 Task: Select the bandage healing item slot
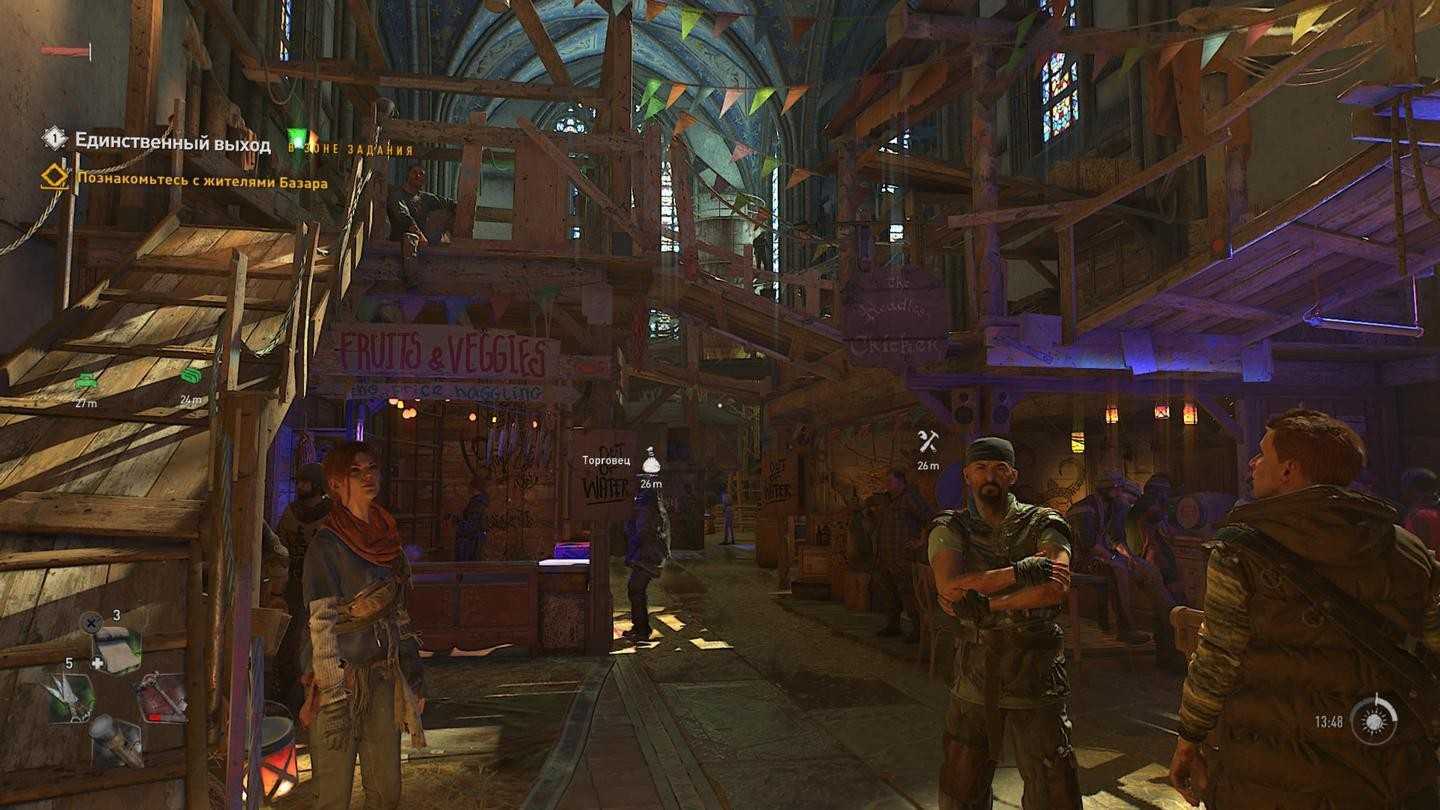pyautogui.click(x=117, y=650)
